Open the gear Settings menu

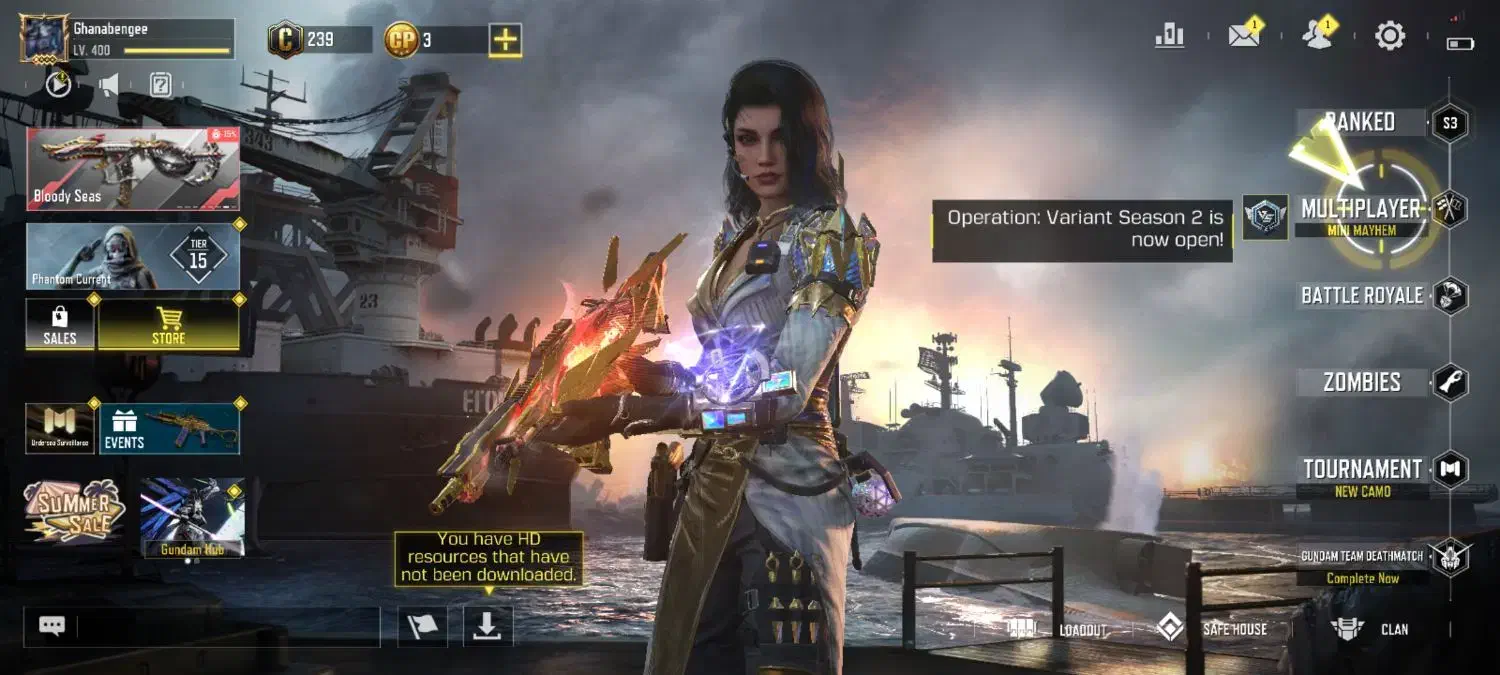[1390, 37]
